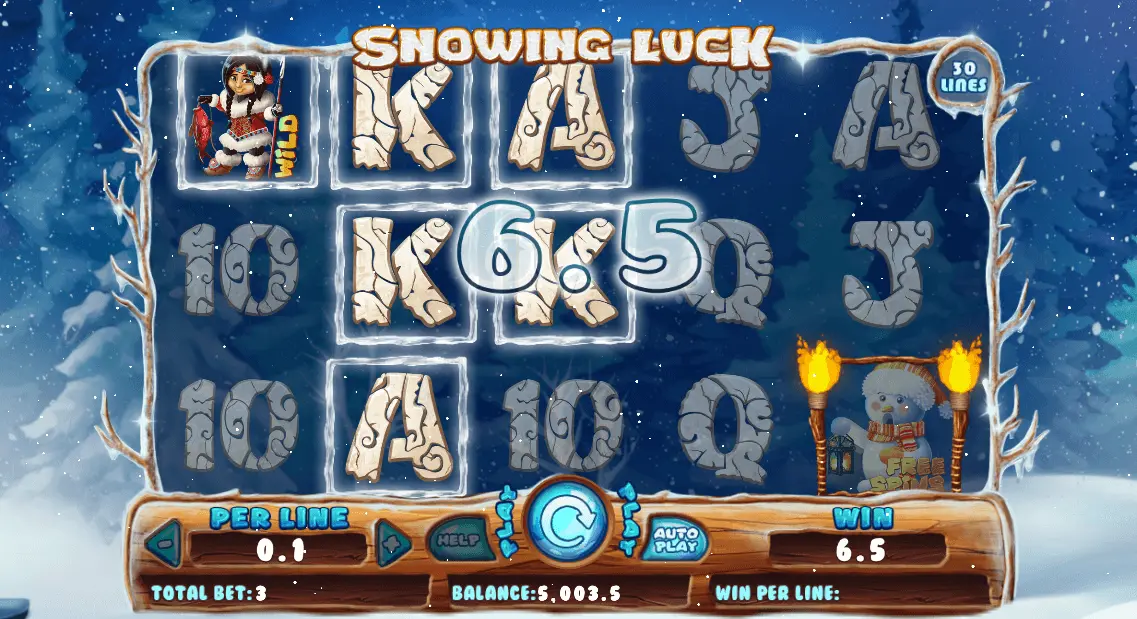Click the 30 Lines badge

(x=962, y=75)
